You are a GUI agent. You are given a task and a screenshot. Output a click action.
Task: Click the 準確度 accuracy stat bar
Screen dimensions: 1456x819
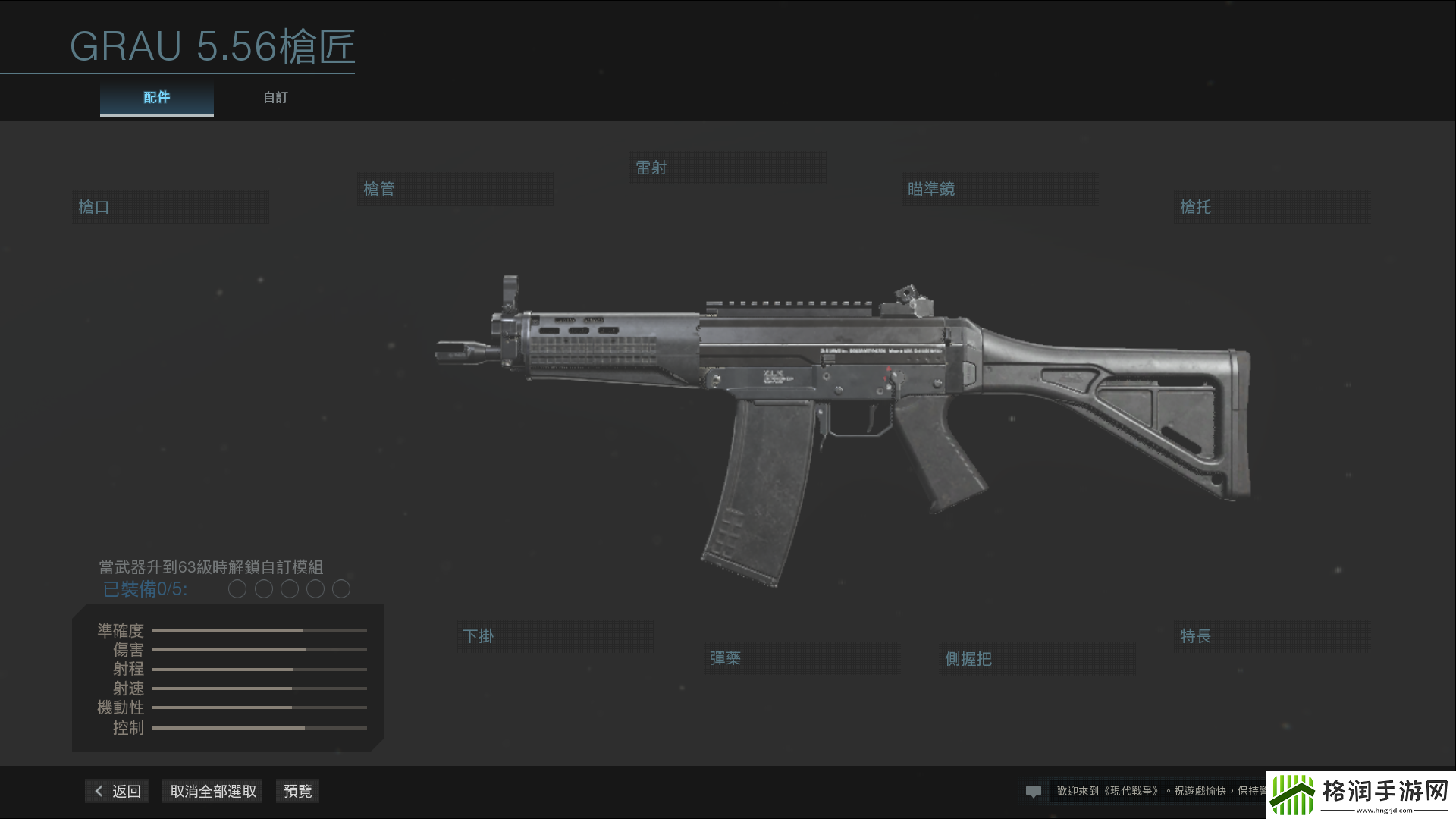coord(259,630)
